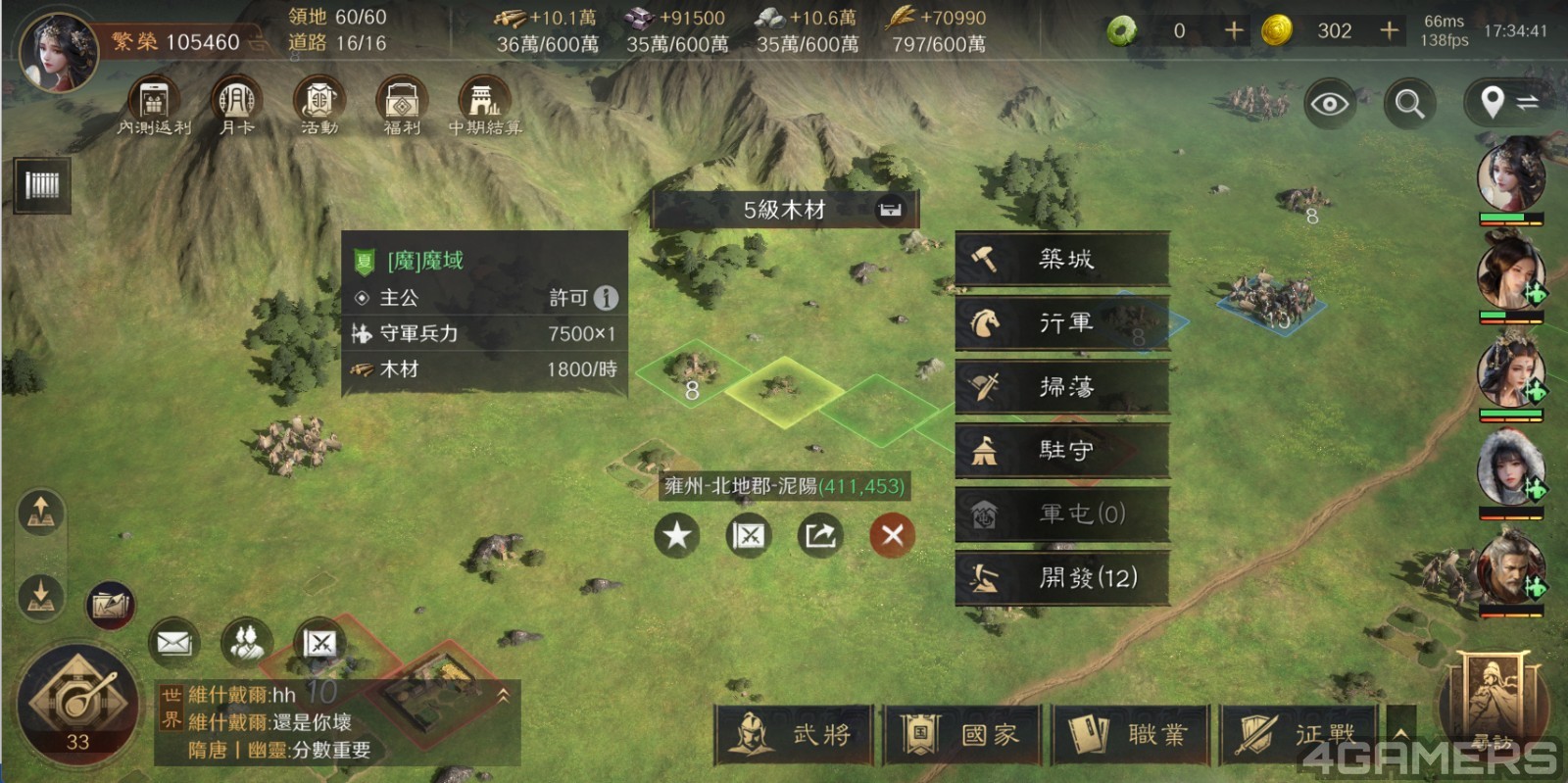
Task: Toggle the coordinate swap beside the location pin
Action: click(1531, 101)
